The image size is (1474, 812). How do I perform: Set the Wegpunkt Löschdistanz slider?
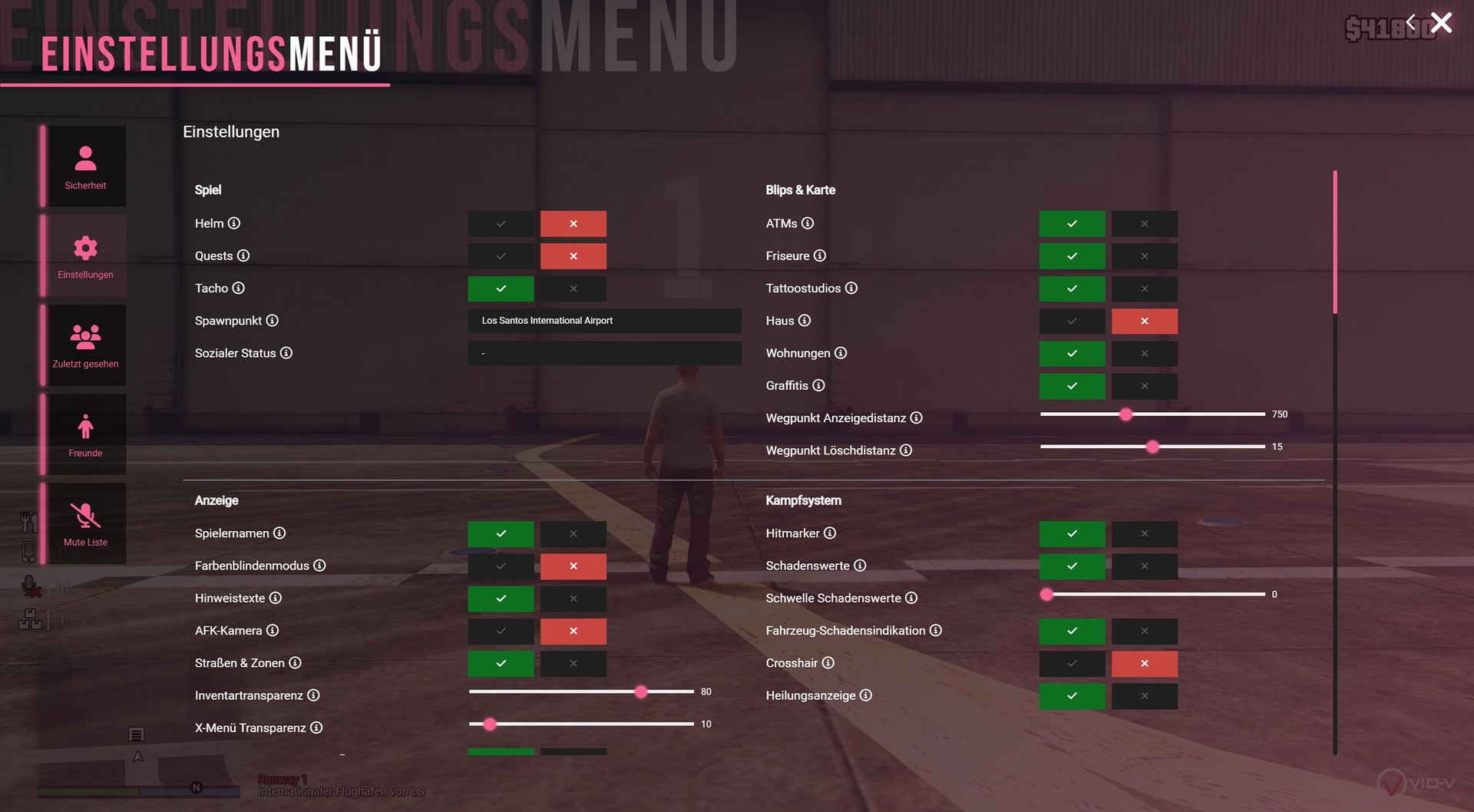[x=1152, y=447]
